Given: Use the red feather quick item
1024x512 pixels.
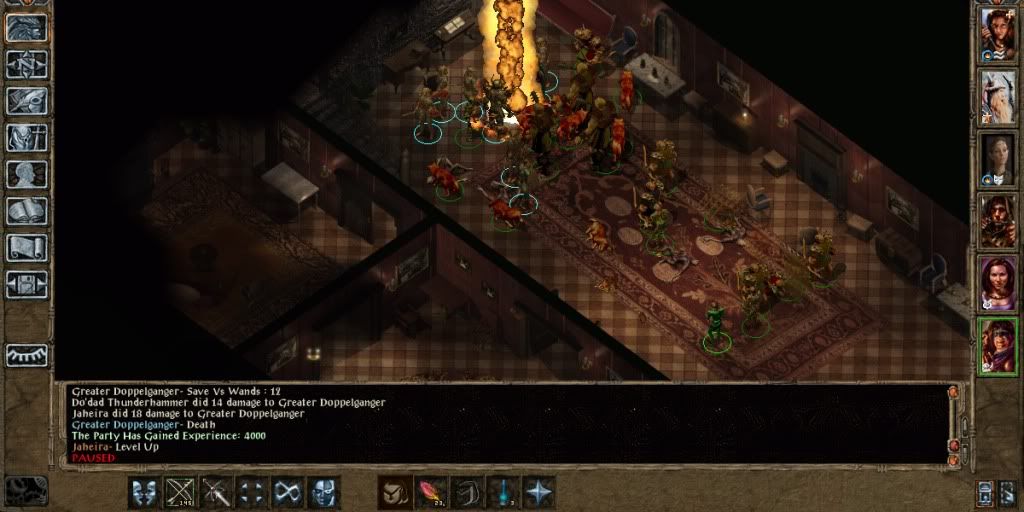Looking at the screenshot, I should tap(431, 492).
